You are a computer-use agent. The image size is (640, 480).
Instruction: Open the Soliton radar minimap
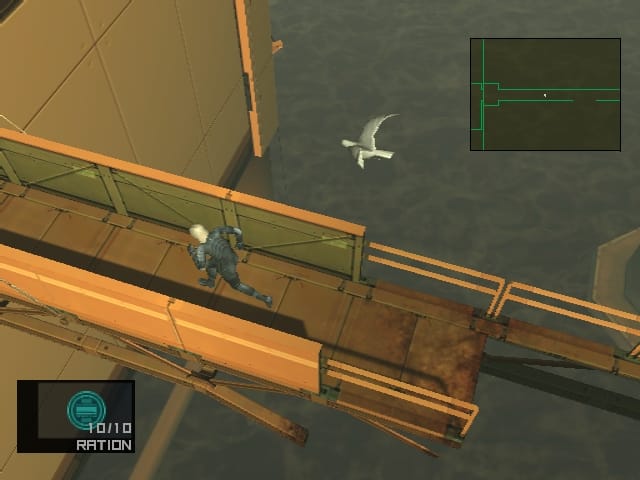coord(545,94)
